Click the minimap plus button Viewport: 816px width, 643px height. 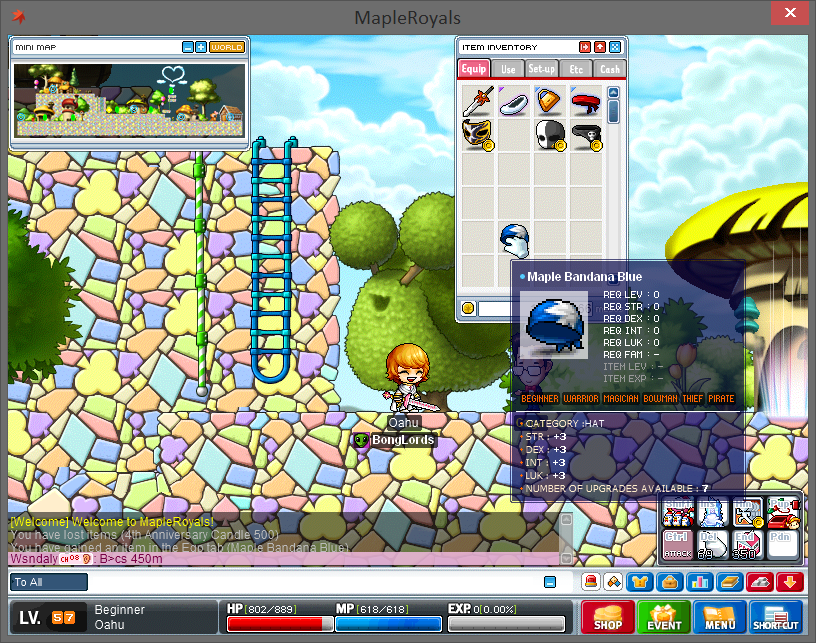click(x=201, y=47)
